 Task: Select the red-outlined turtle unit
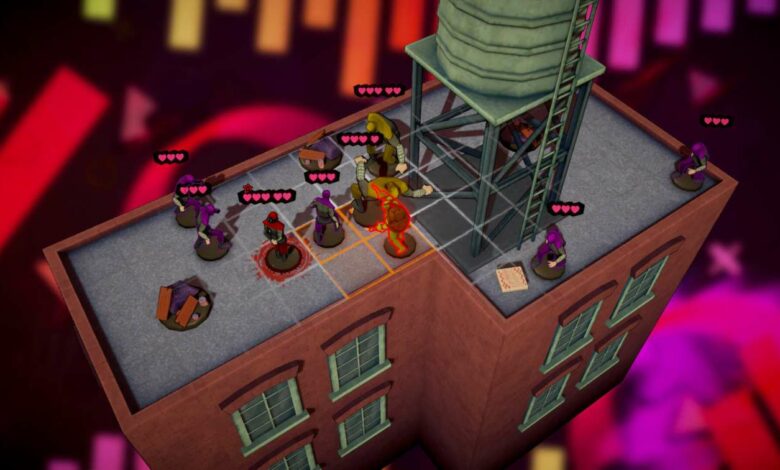pos(397,224)
